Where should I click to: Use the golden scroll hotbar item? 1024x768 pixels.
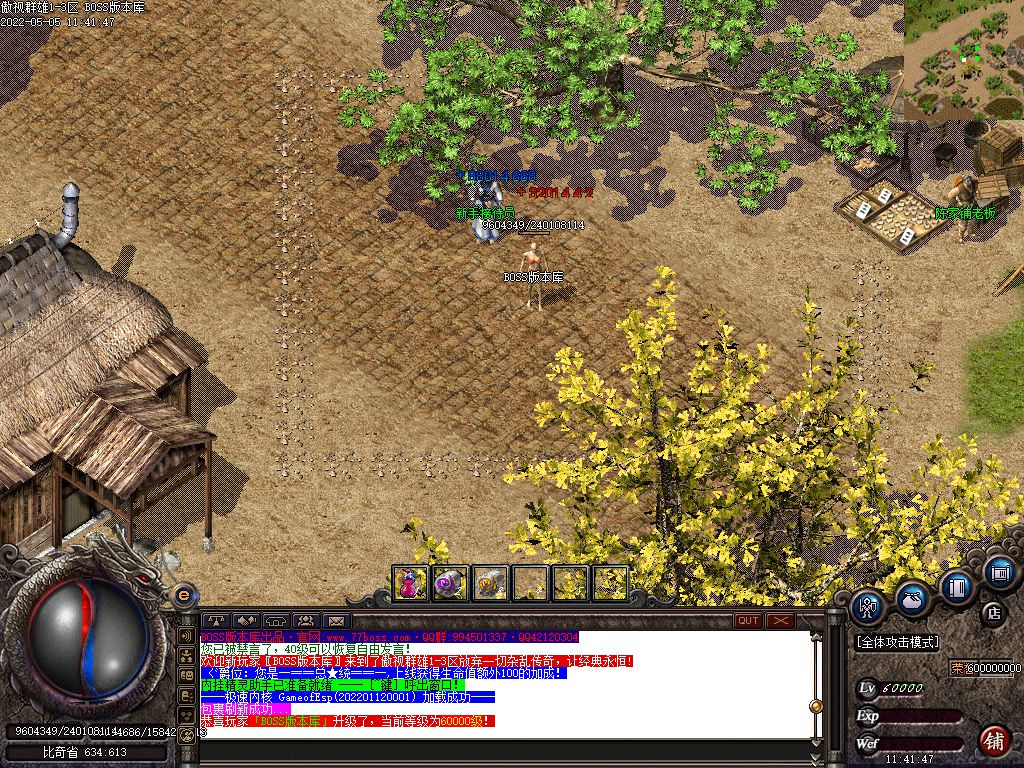pyautogui.click(x=490, y=583)
